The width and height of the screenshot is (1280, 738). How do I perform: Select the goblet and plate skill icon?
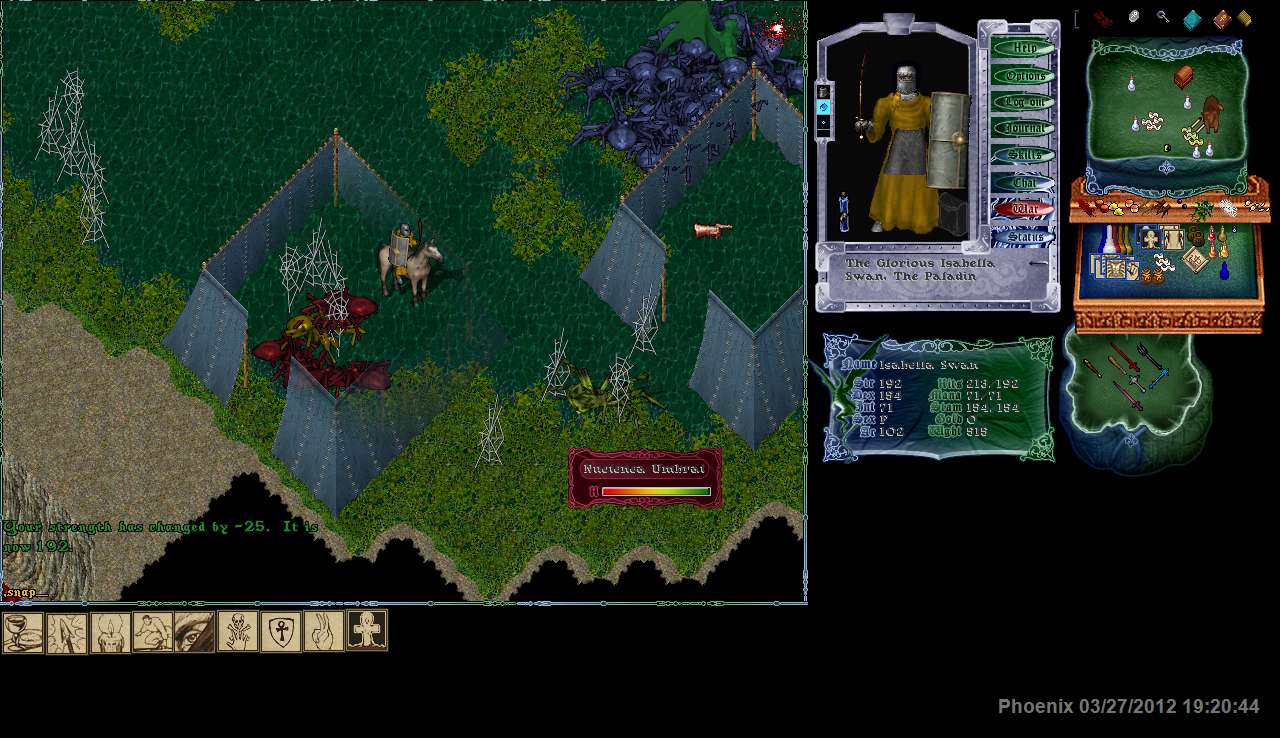point(23,632)
